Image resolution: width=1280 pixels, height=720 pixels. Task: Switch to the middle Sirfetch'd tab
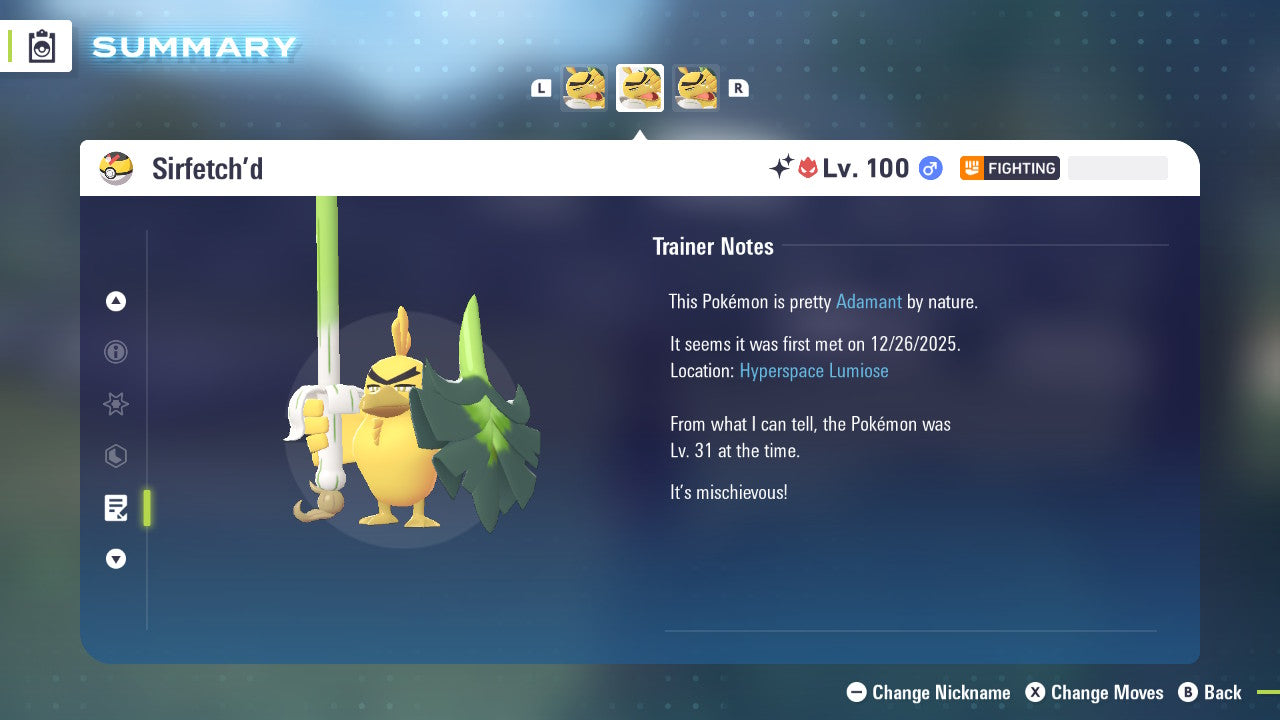640,88
